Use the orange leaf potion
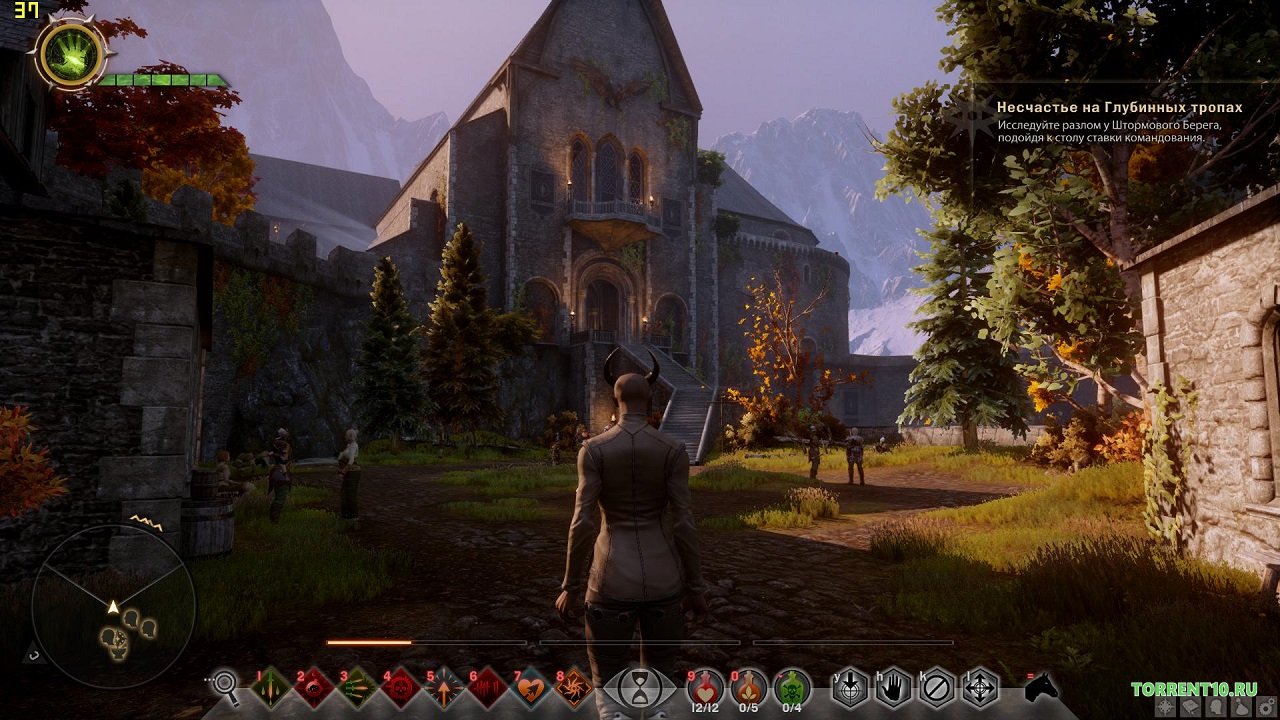 coord(748,688)
